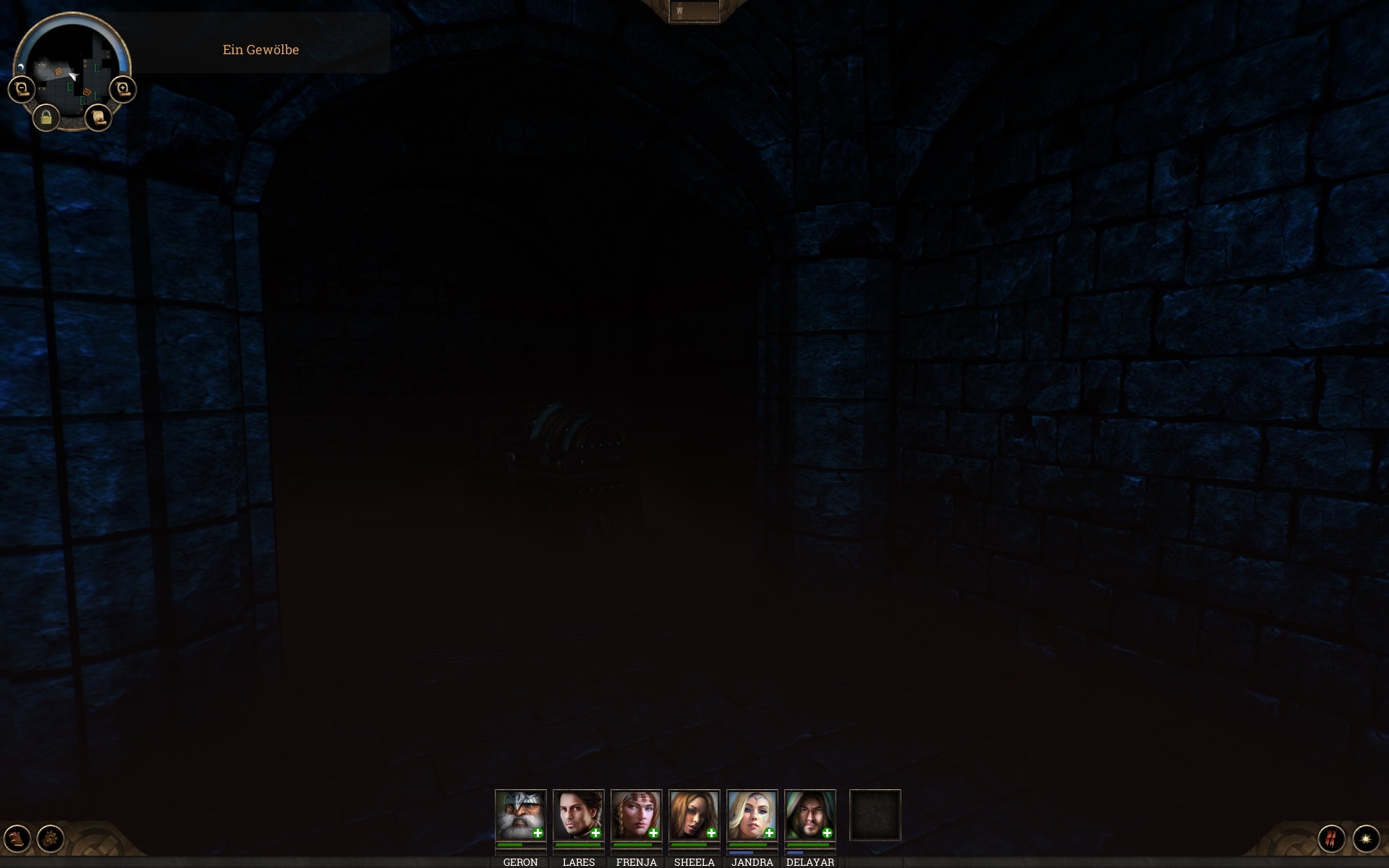Zoom in the minimap with the plus scroll
Image resolution: width=1389 pixels, height=868 pixels.
point(123,90)
